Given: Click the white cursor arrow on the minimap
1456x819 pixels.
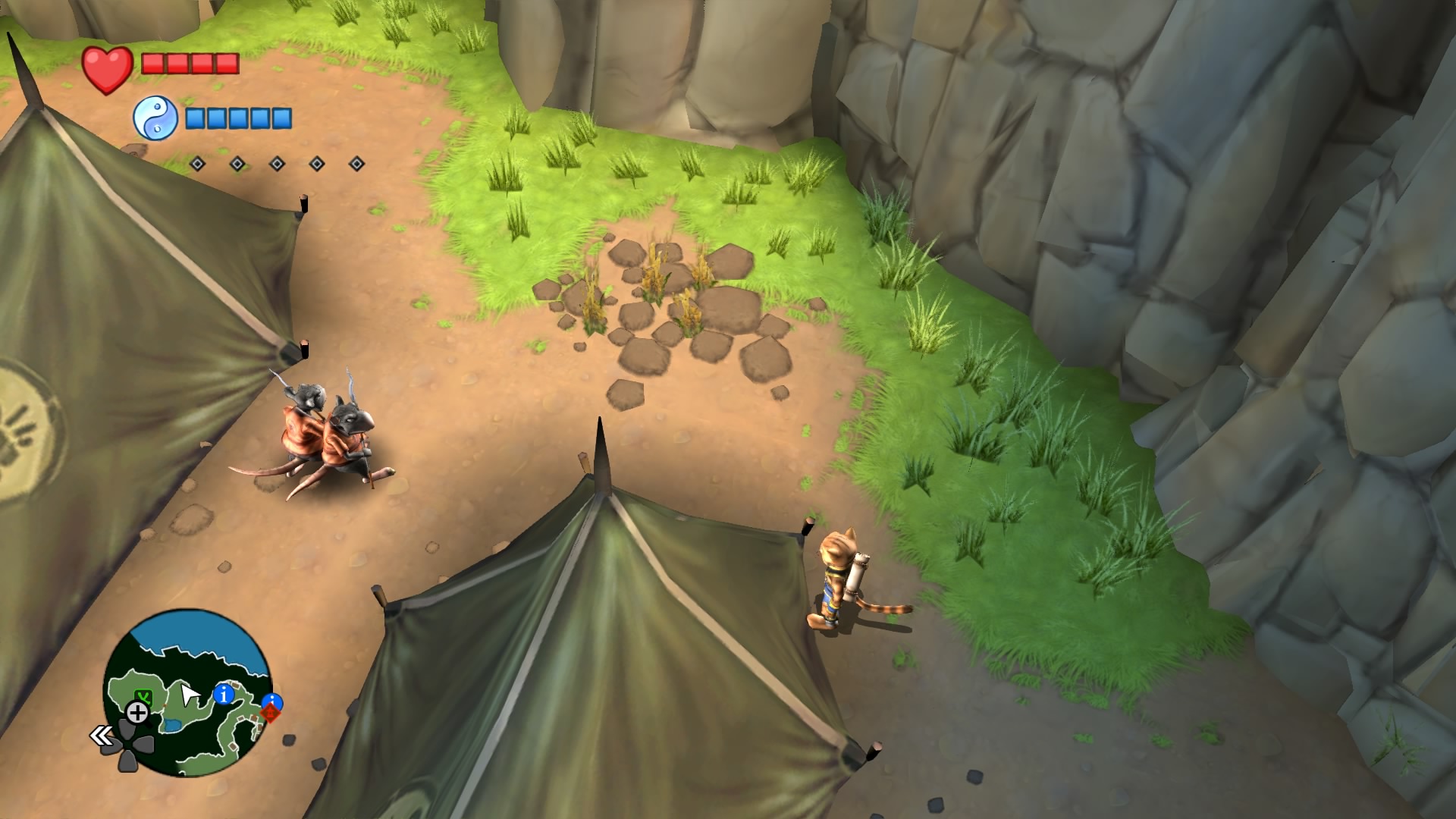Looking at the screenshot, I should coord(189,693).
